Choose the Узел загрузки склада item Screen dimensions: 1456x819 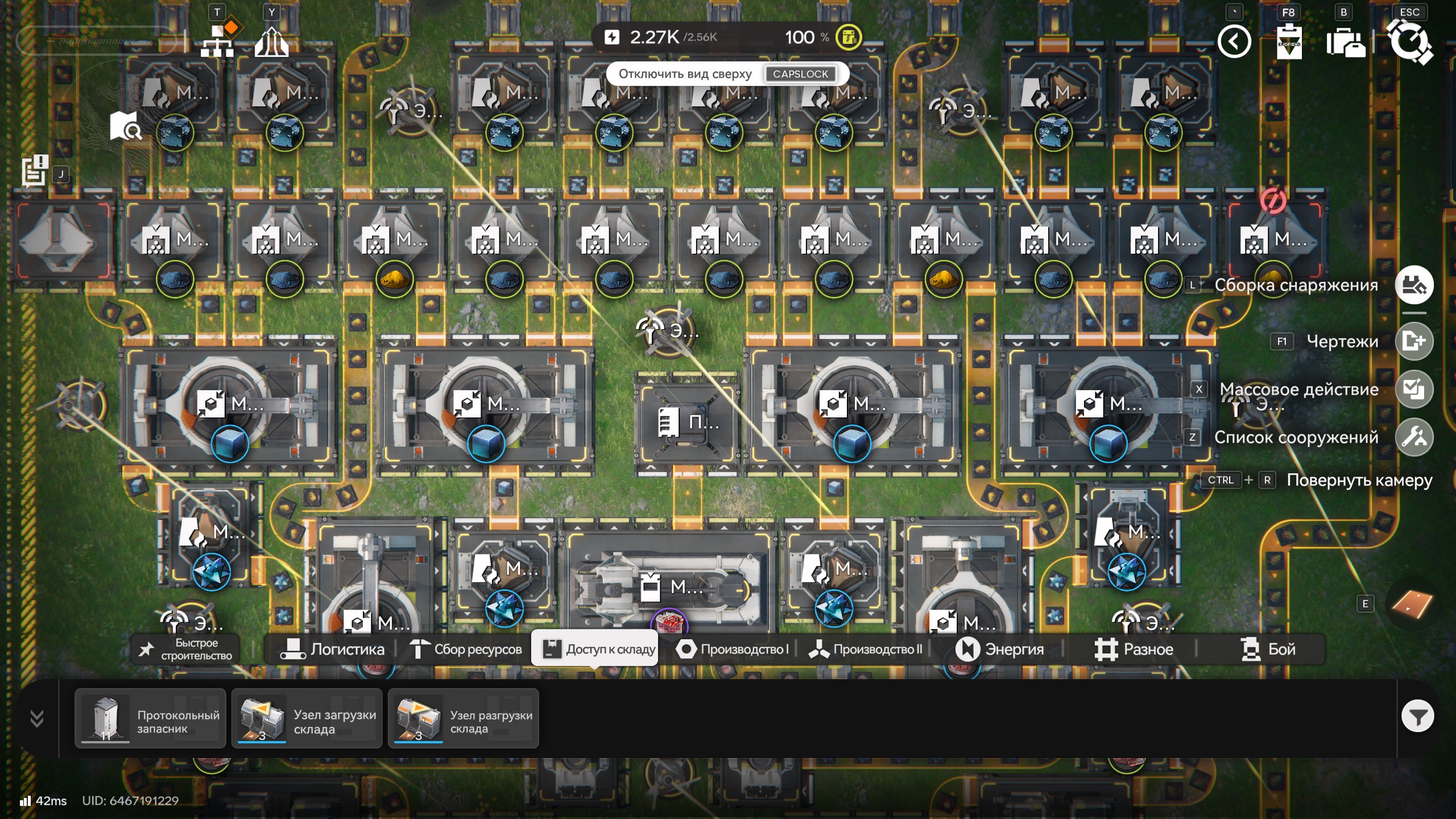tap(307, 719)
